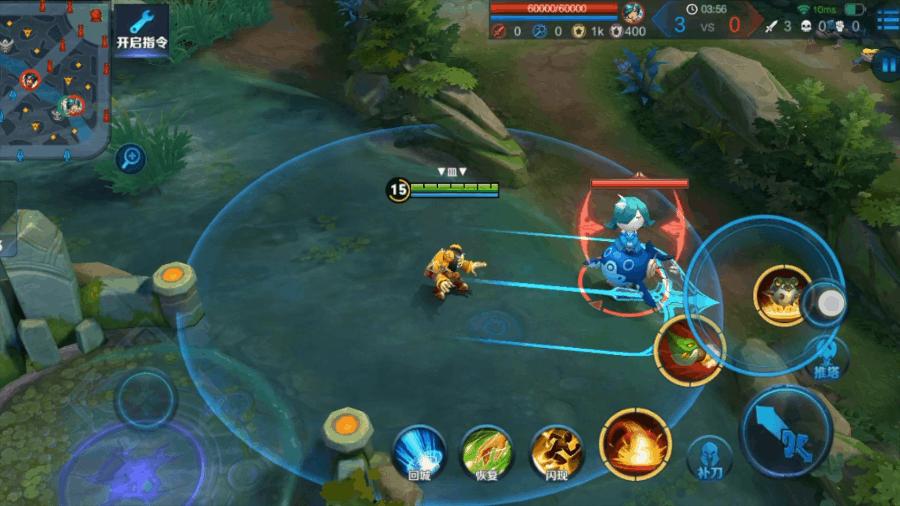Screen dimensions: 900x506
Task: Hit the basic attack sword button
Action: click(785, 429)
